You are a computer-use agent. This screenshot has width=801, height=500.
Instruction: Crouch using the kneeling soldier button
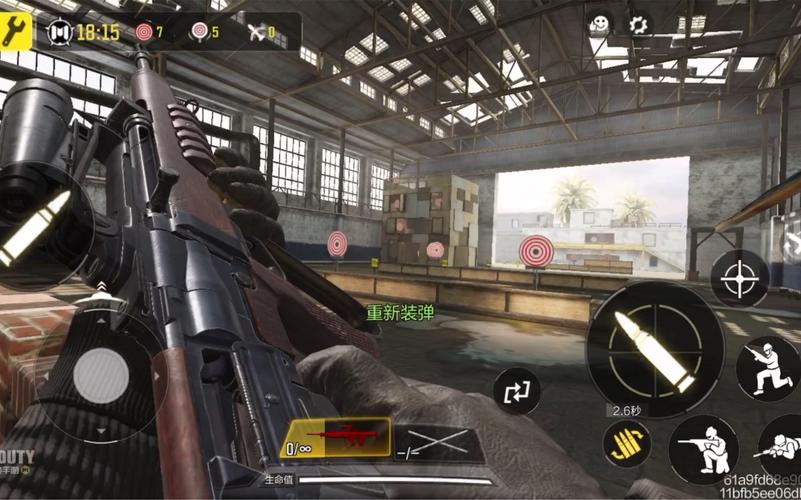coord(703,449)
